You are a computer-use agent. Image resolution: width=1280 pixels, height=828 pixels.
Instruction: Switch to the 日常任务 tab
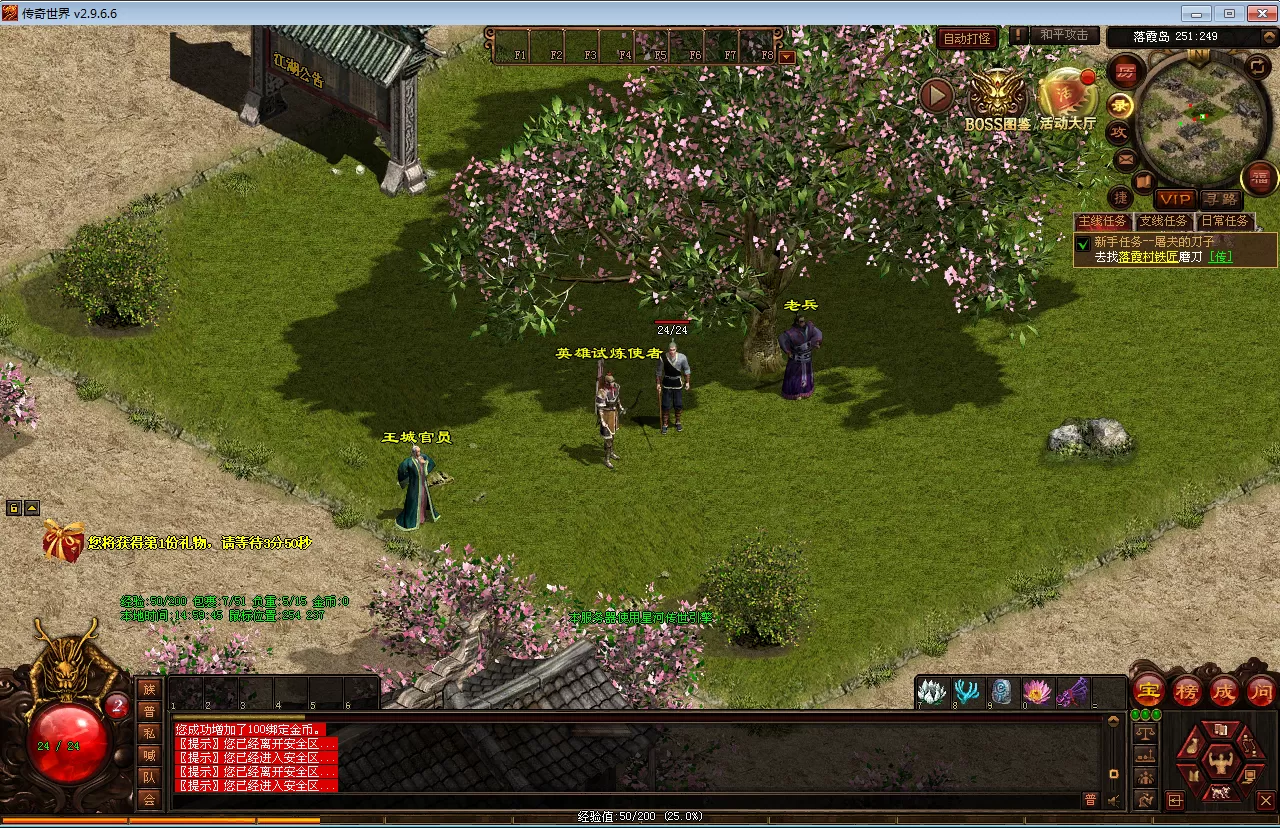(1224, 221)
